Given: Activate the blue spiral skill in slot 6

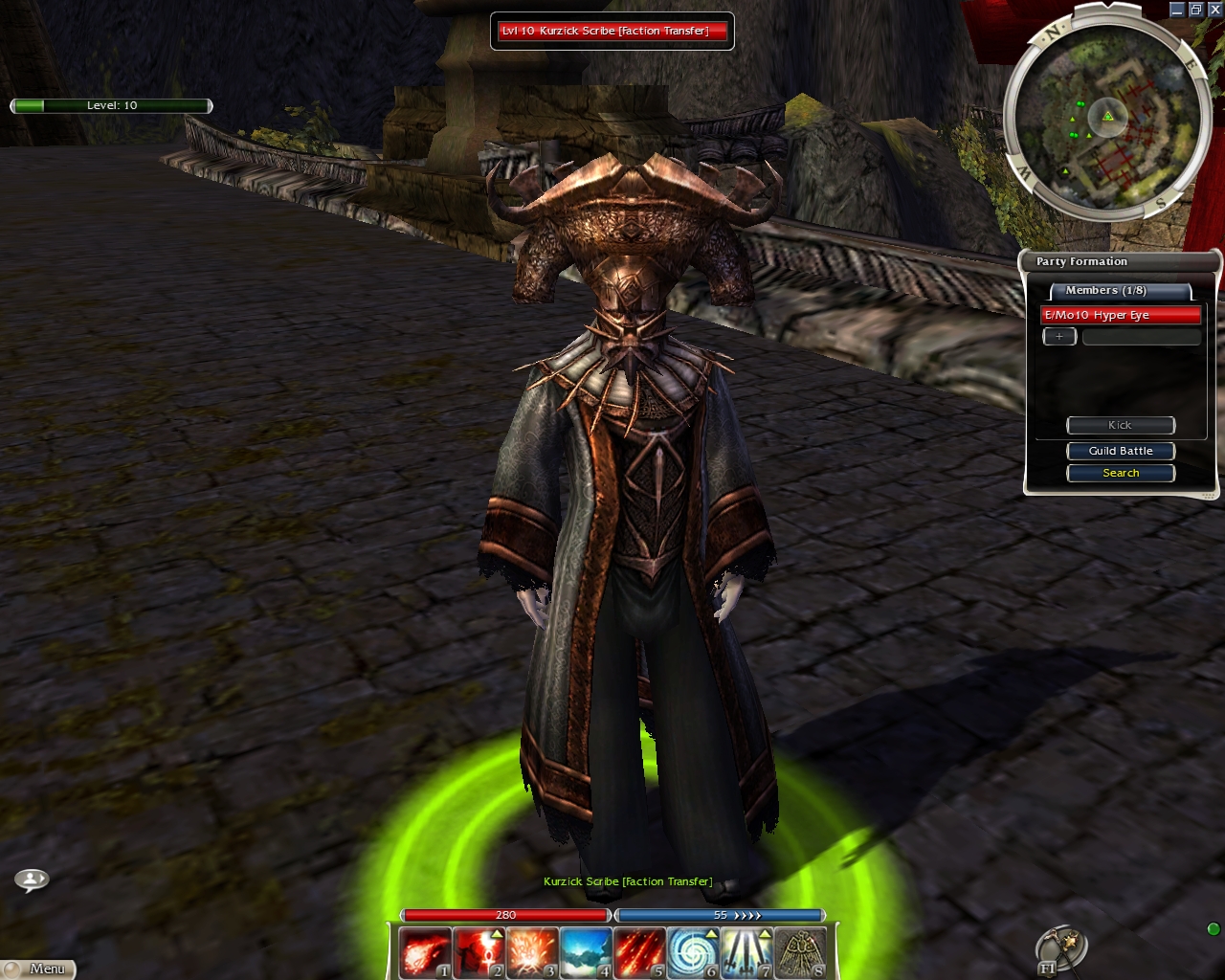Looking at the screenshot, I should point(692,952).
